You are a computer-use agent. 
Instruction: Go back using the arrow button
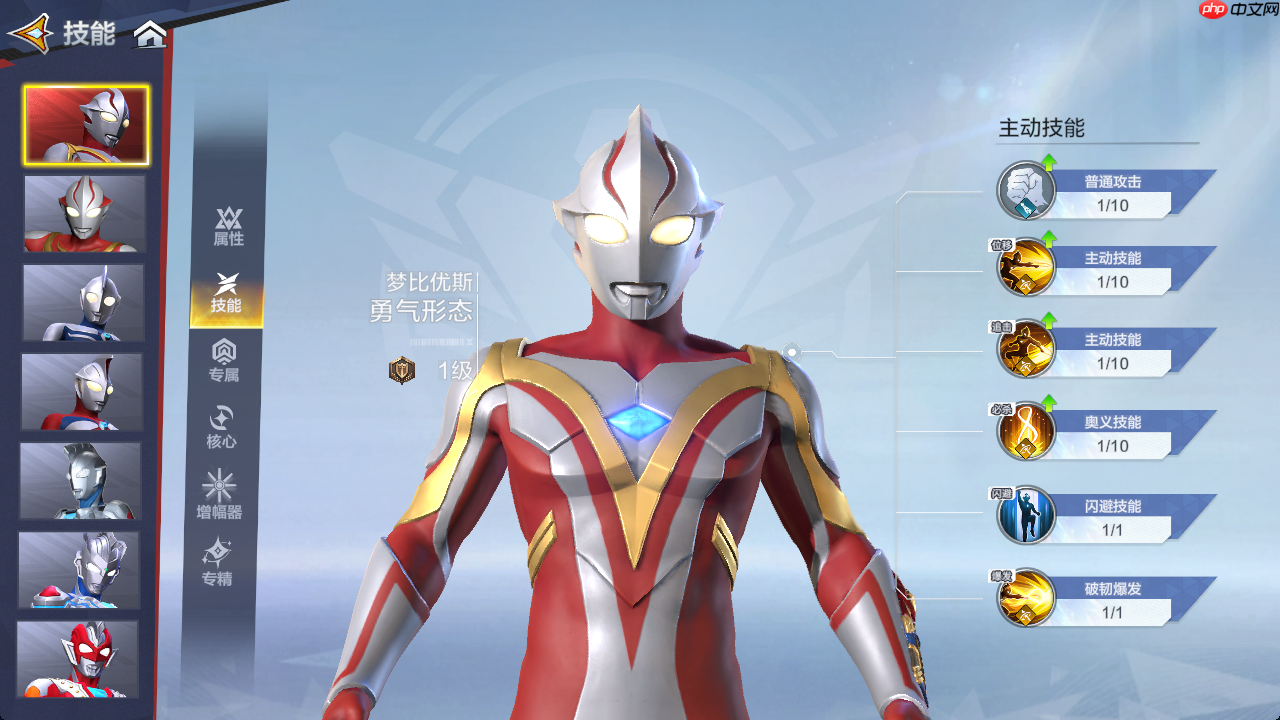(x=30, y=33)
